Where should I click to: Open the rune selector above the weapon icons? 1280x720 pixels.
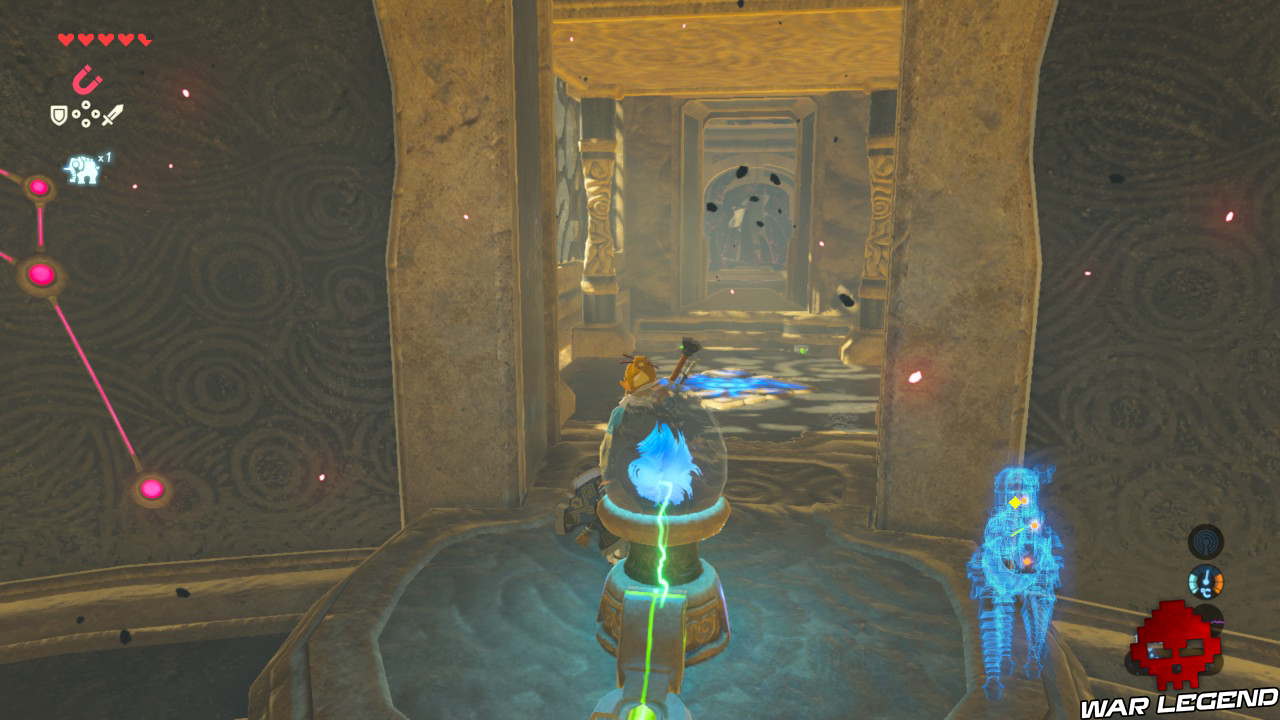[88, 80]
